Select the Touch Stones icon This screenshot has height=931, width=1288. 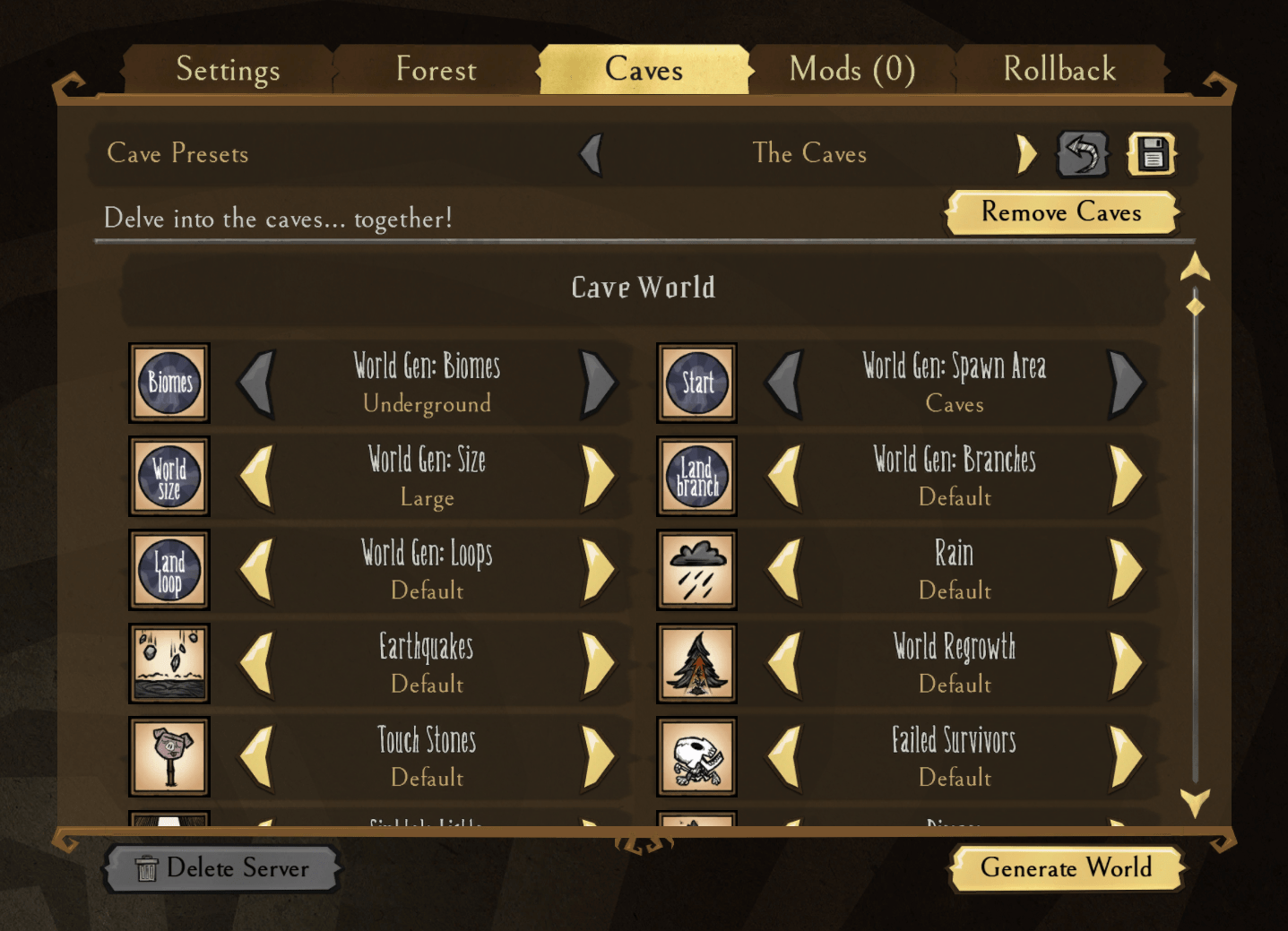tap(169, 757)
